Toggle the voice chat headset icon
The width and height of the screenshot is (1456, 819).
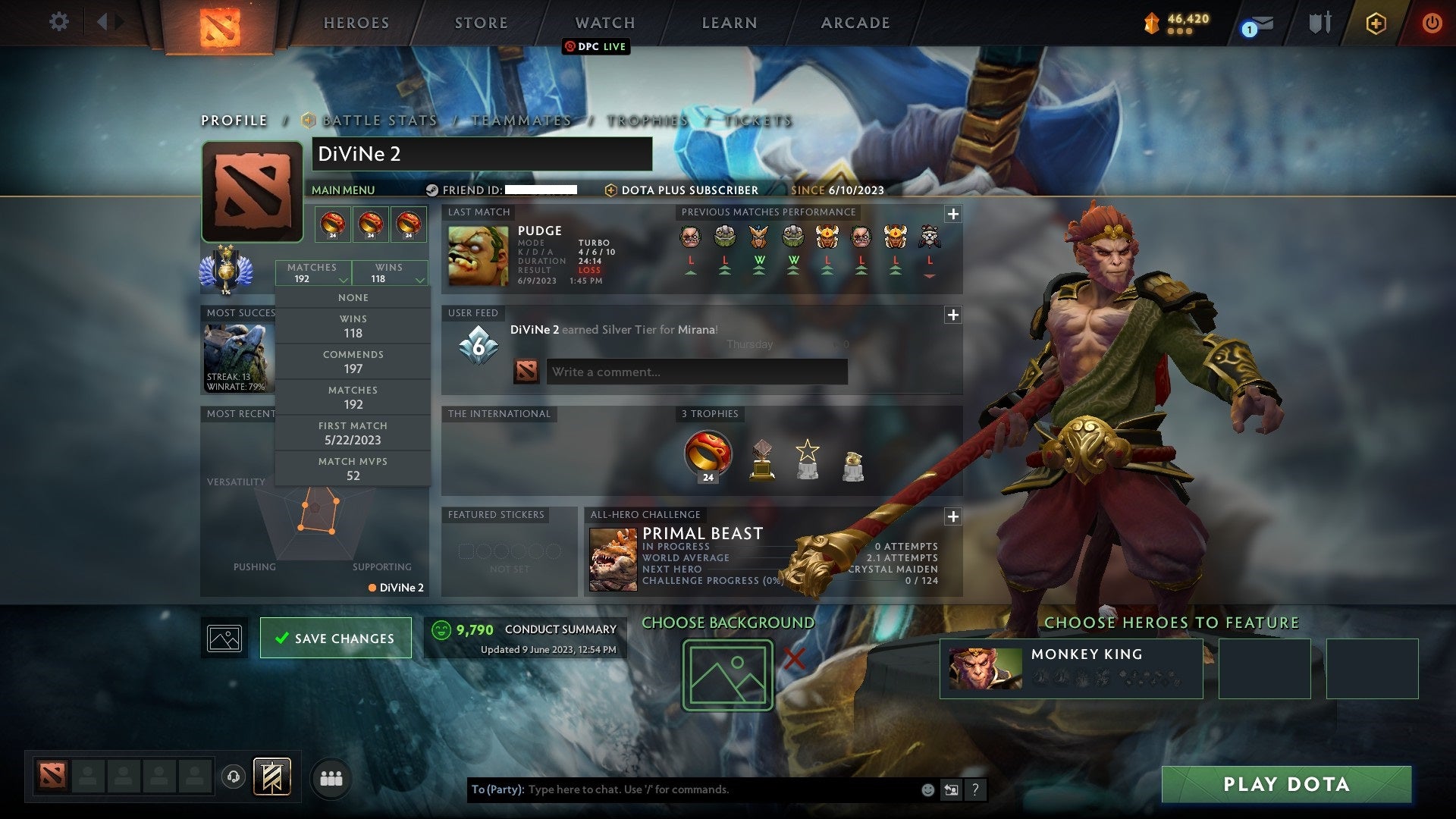234,777
